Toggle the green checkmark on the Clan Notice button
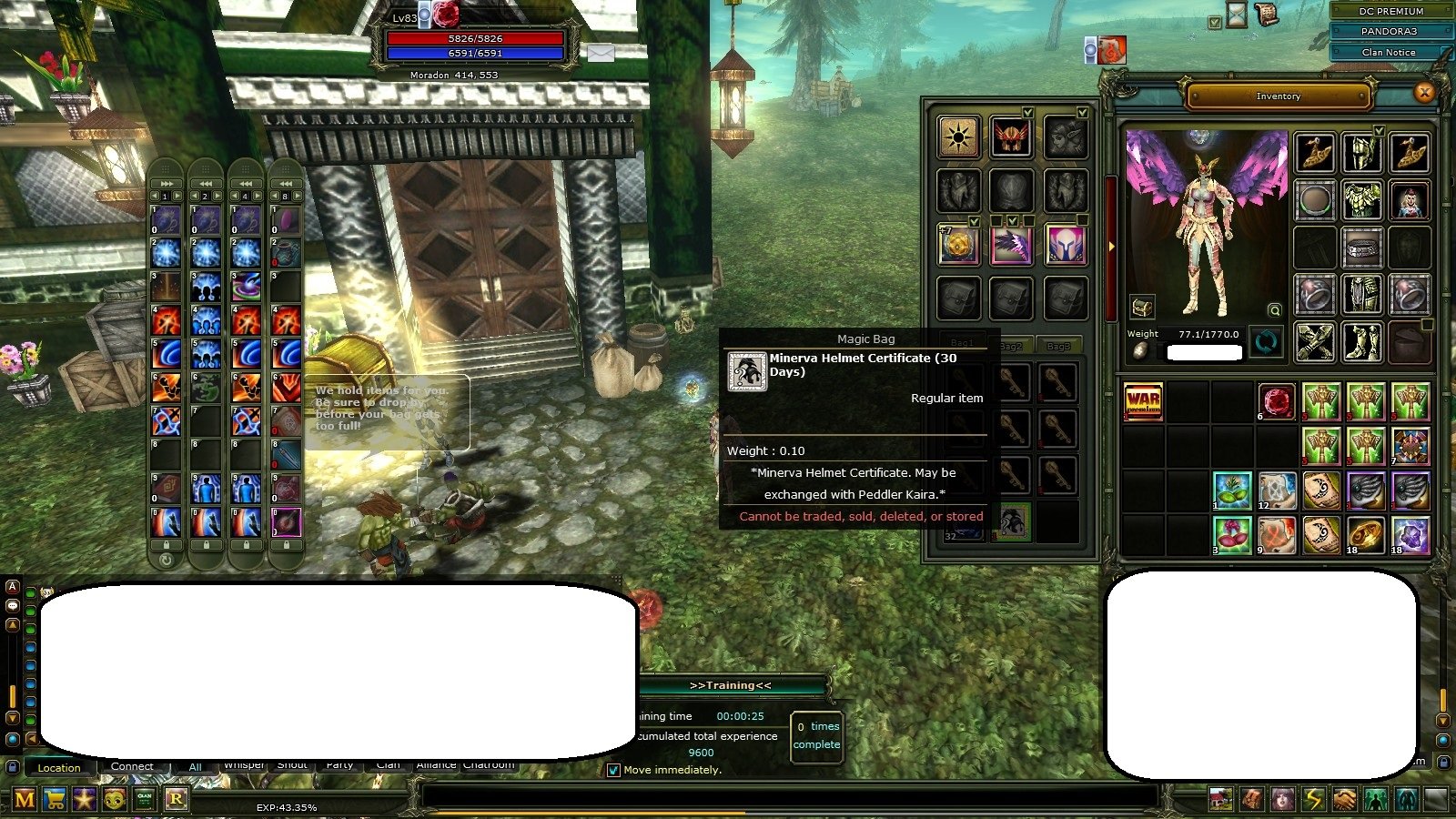 (1445, 50)
